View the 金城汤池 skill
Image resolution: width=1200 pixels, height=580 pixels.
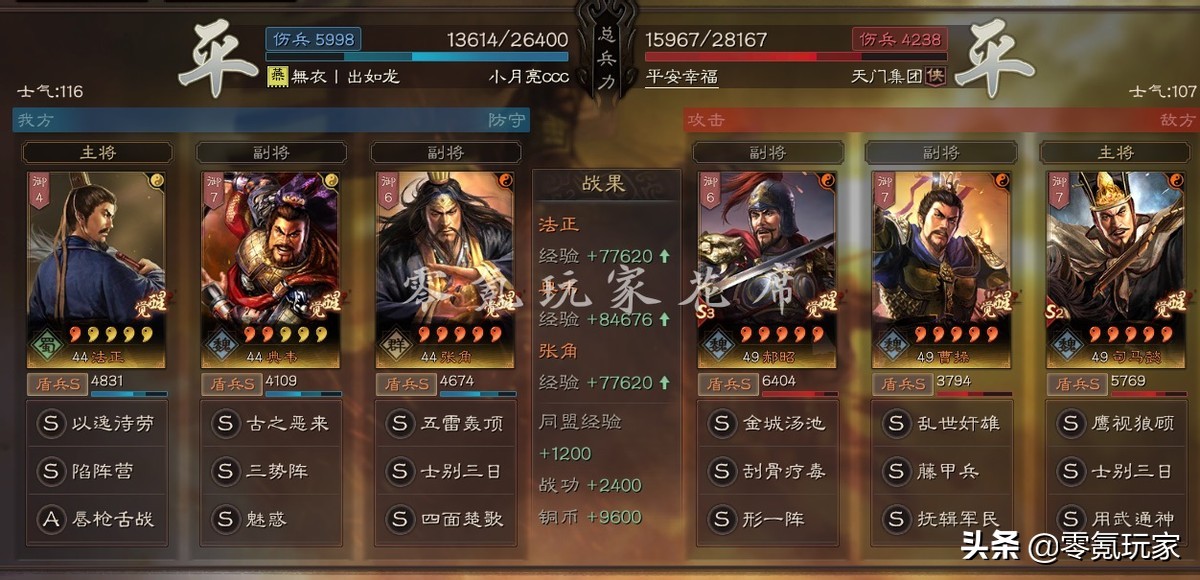pyautogui.click(x=768, y=423)
